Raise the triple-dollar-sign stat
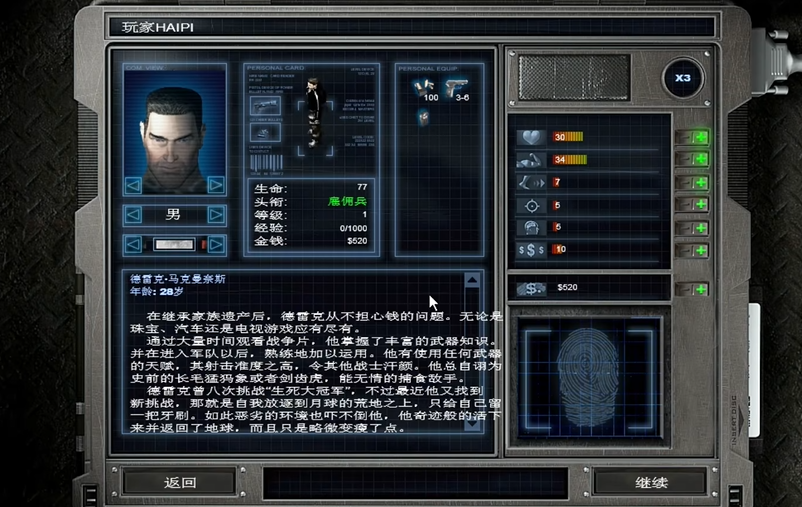The height and width of the screenshot is (507, 802). pos(699,250)
